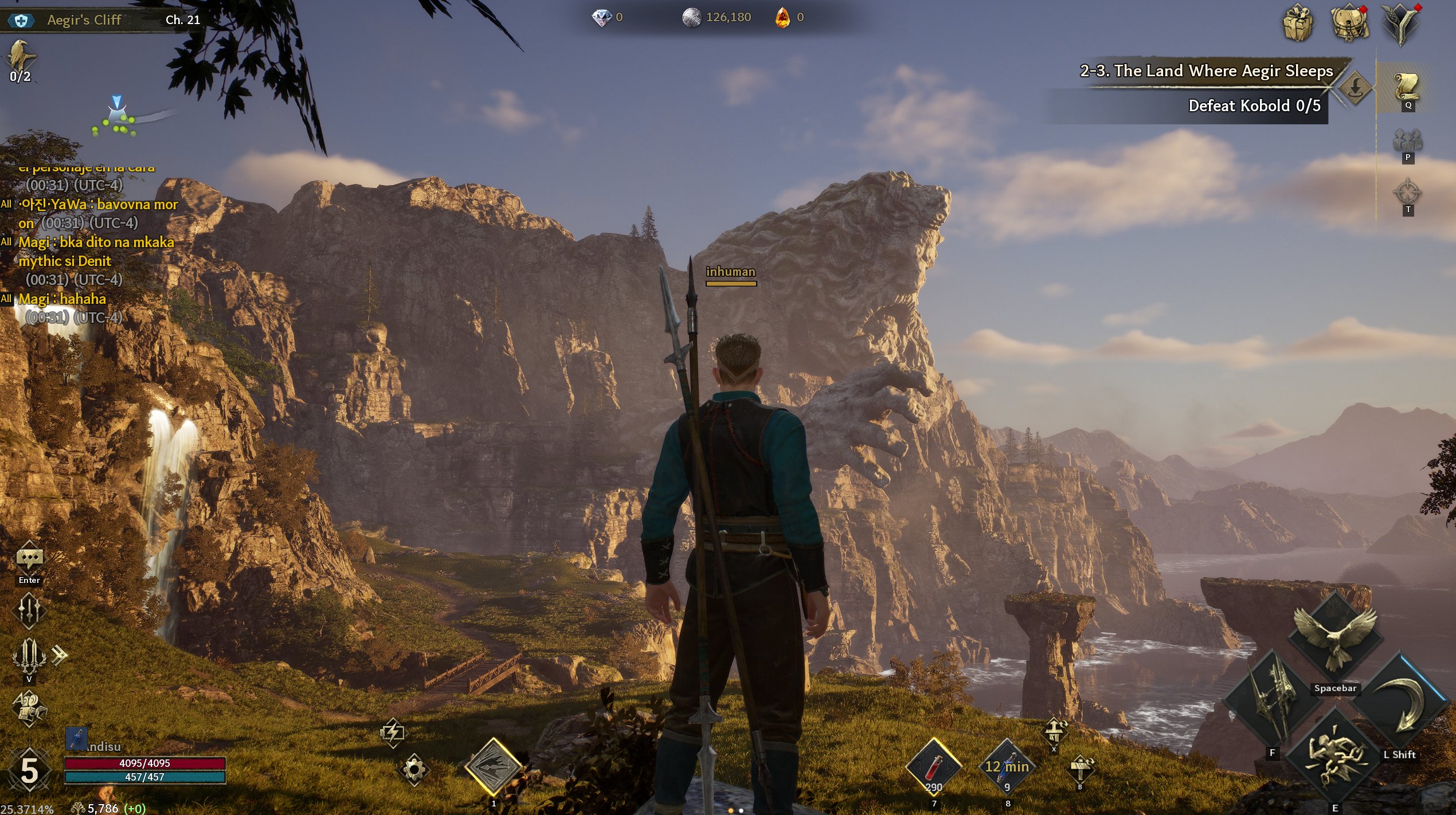1456x815 pixels.
Task: Open the backpack inventory icon
Action: tap(1349, 23)
